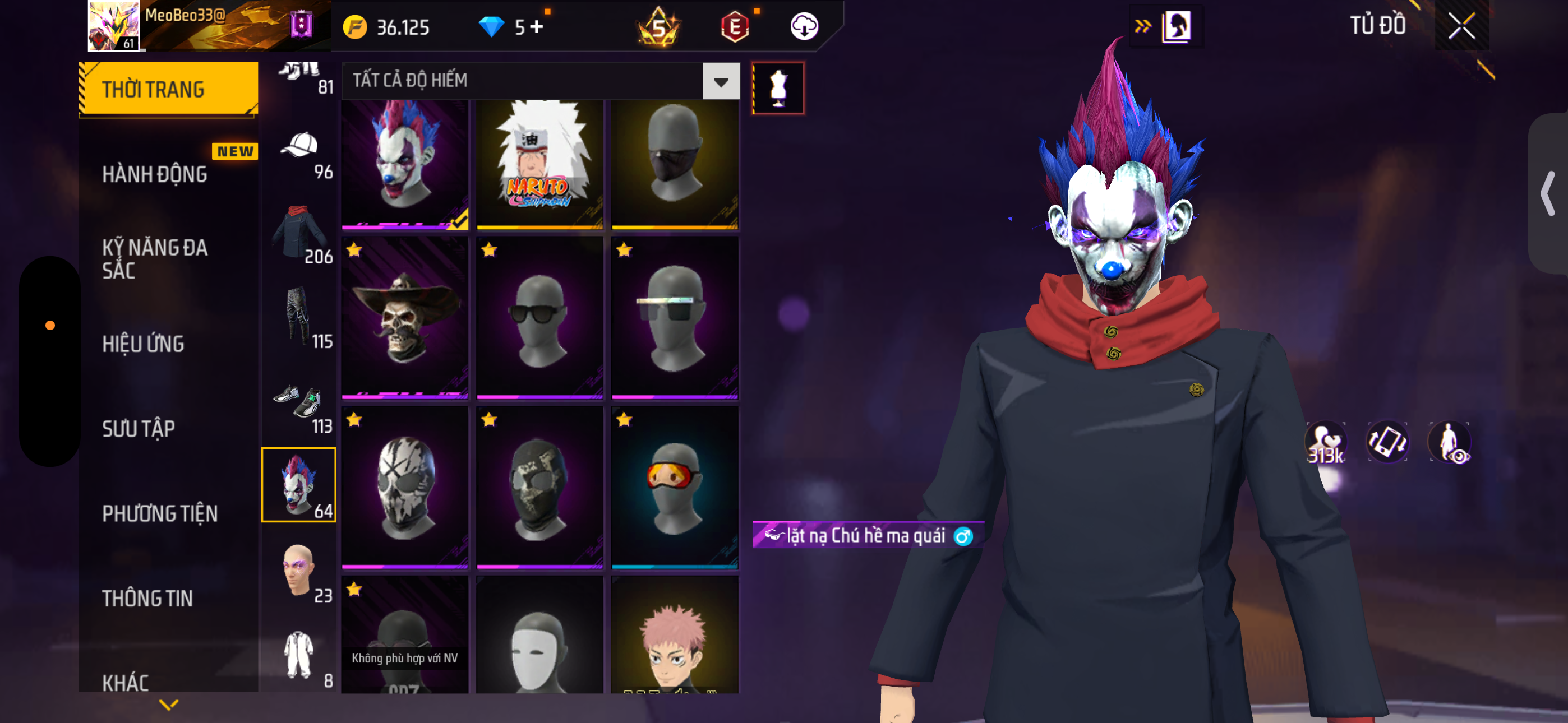This screenshot has width=1568, height=723.
Task: Toggle the character rotate view icon
Action: pos(1387,442)
